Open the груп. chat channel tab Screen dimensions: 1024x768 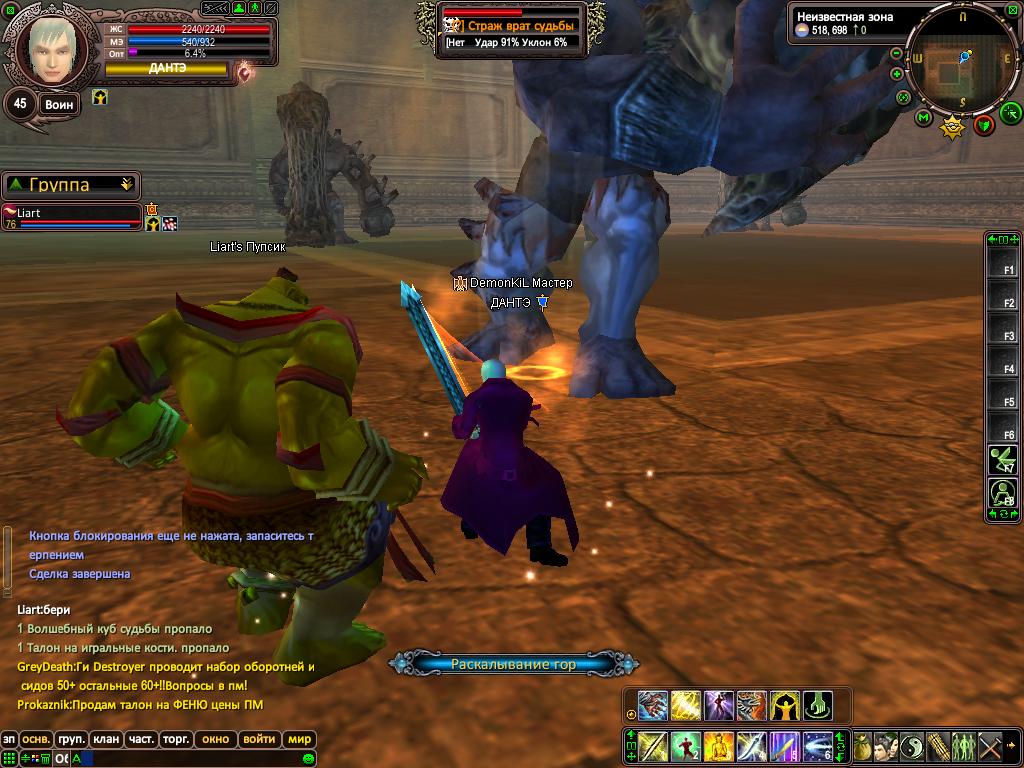70,740
